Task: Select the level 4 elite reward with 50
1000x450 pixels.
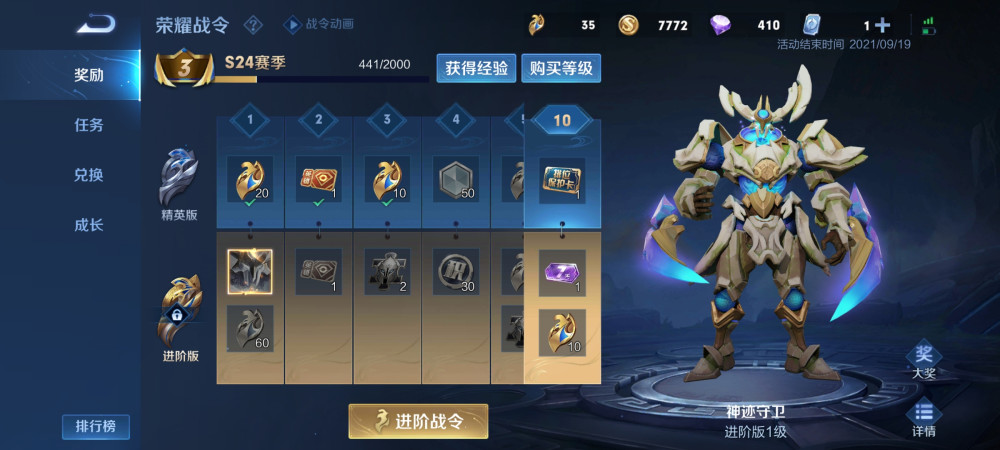Action: click(456, 180)
